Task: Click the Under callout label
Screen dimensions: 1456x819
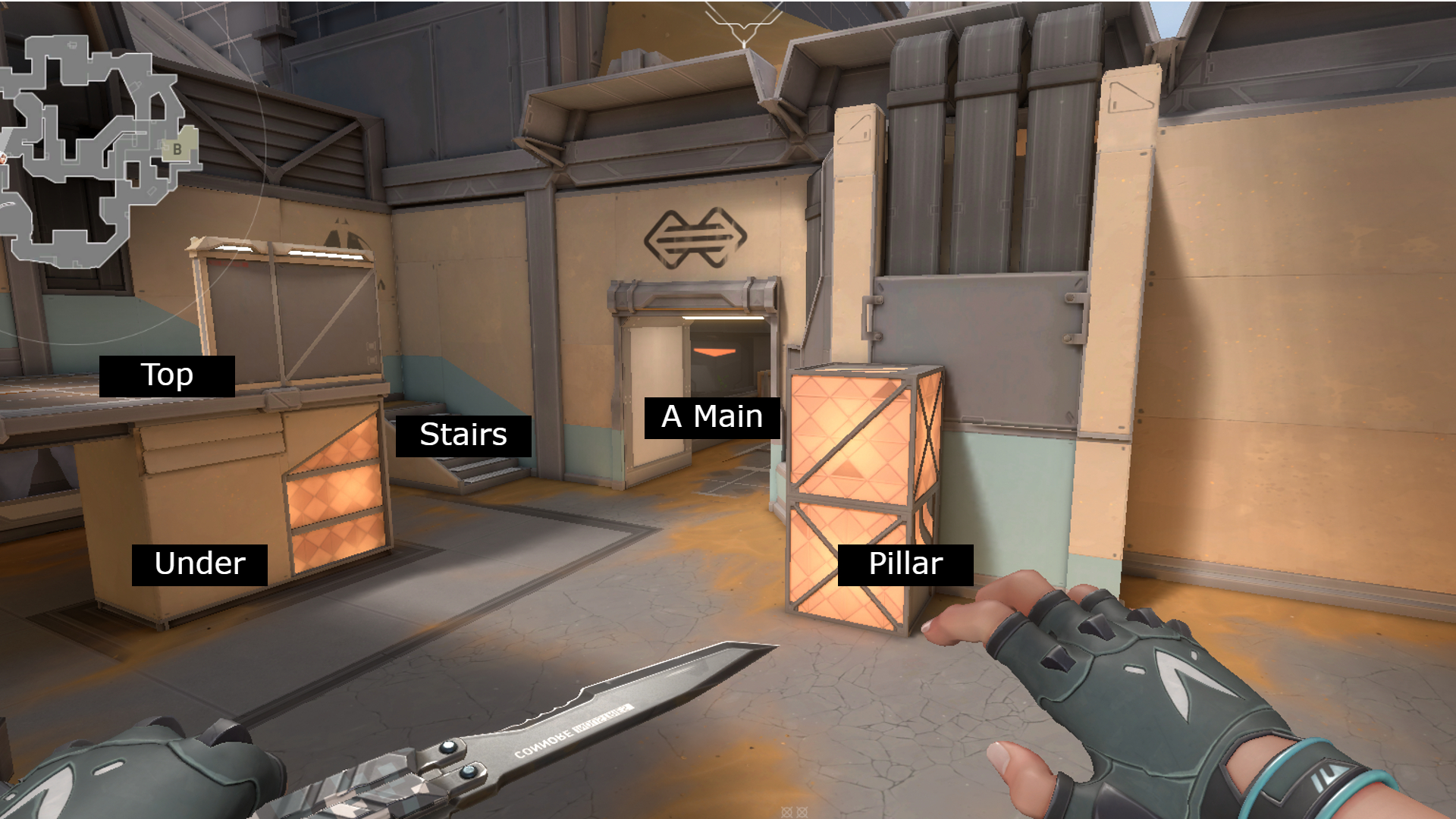Action: click(199, 563)
